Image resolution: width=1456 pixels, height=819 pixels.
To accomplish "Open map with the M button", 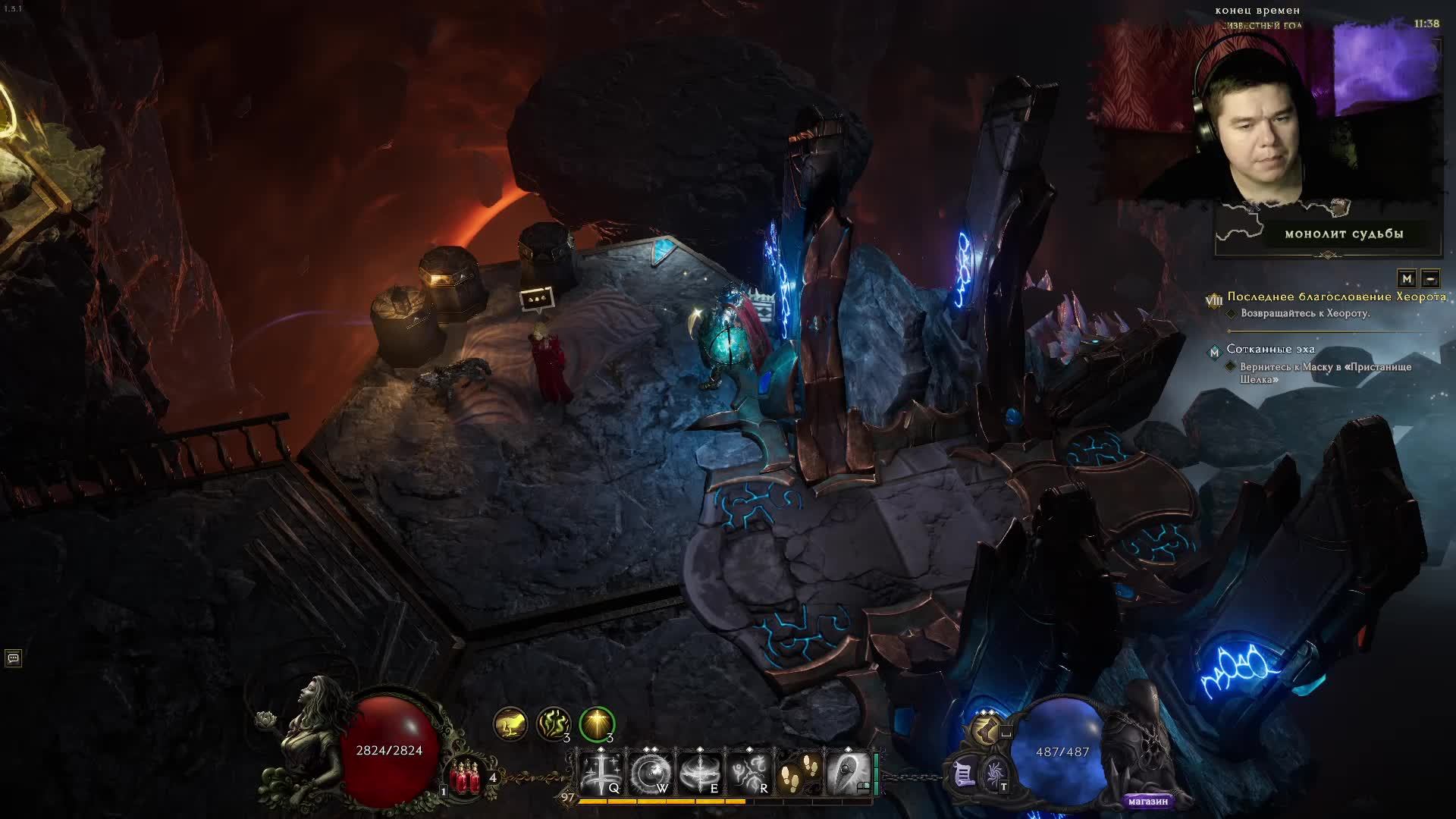I will [1407, 278].
